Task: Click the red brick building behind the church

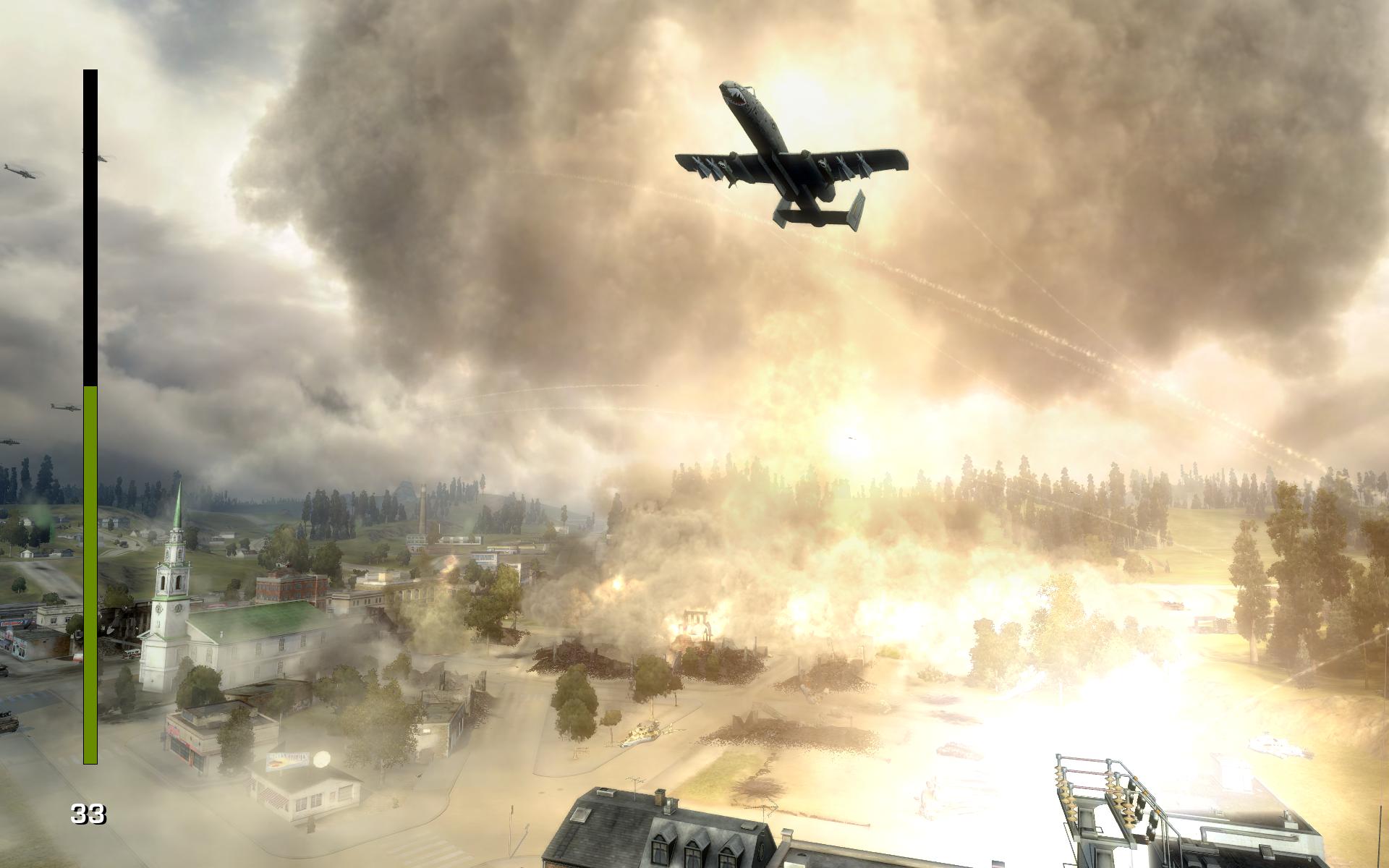Action: click(290, 588)
